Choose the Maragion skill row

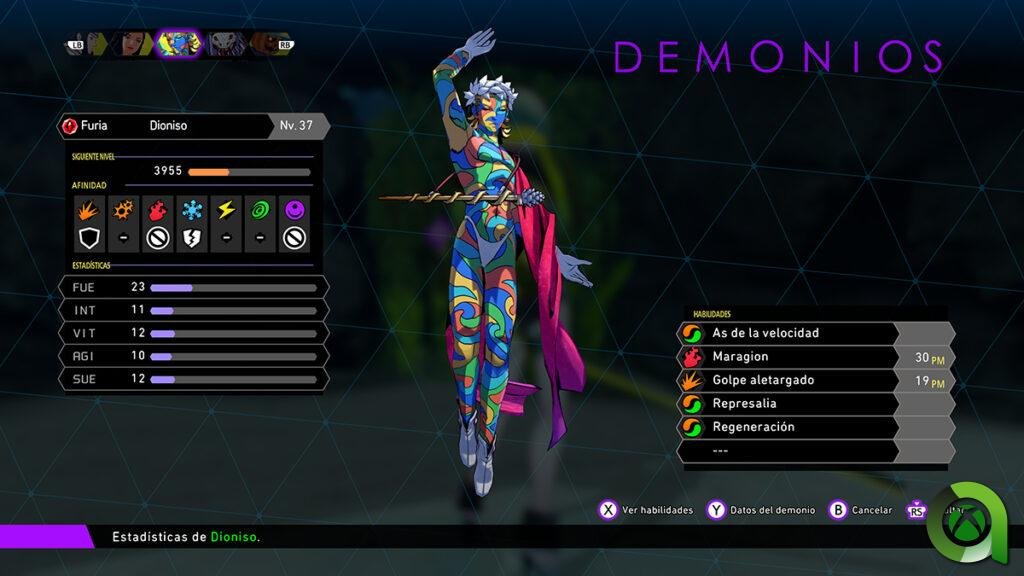pyautogui.click(x=790, y=357)
